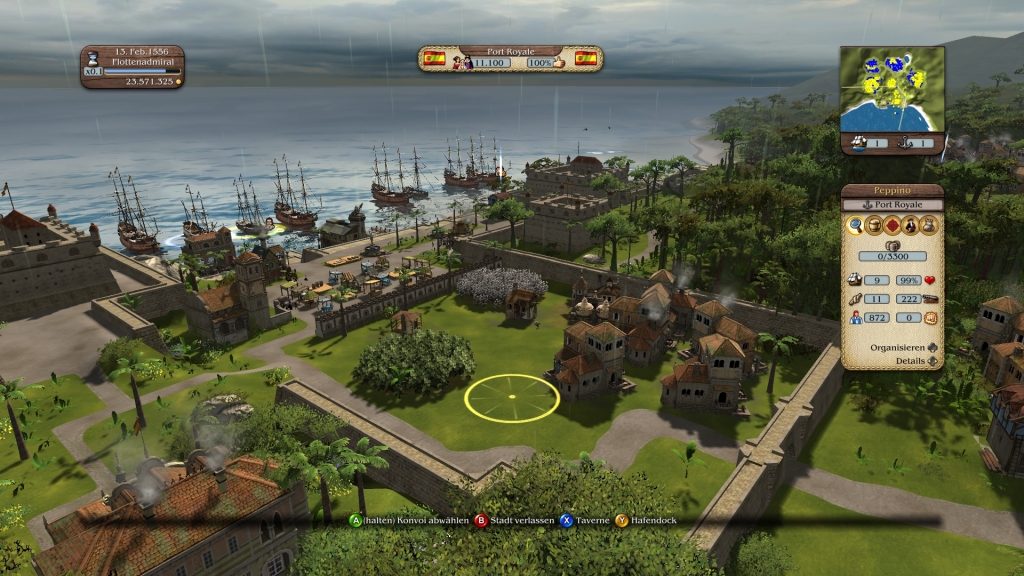1024x576 pixels.
Task: Switch to the barrel cargo tab
Action: pos(874,226)
